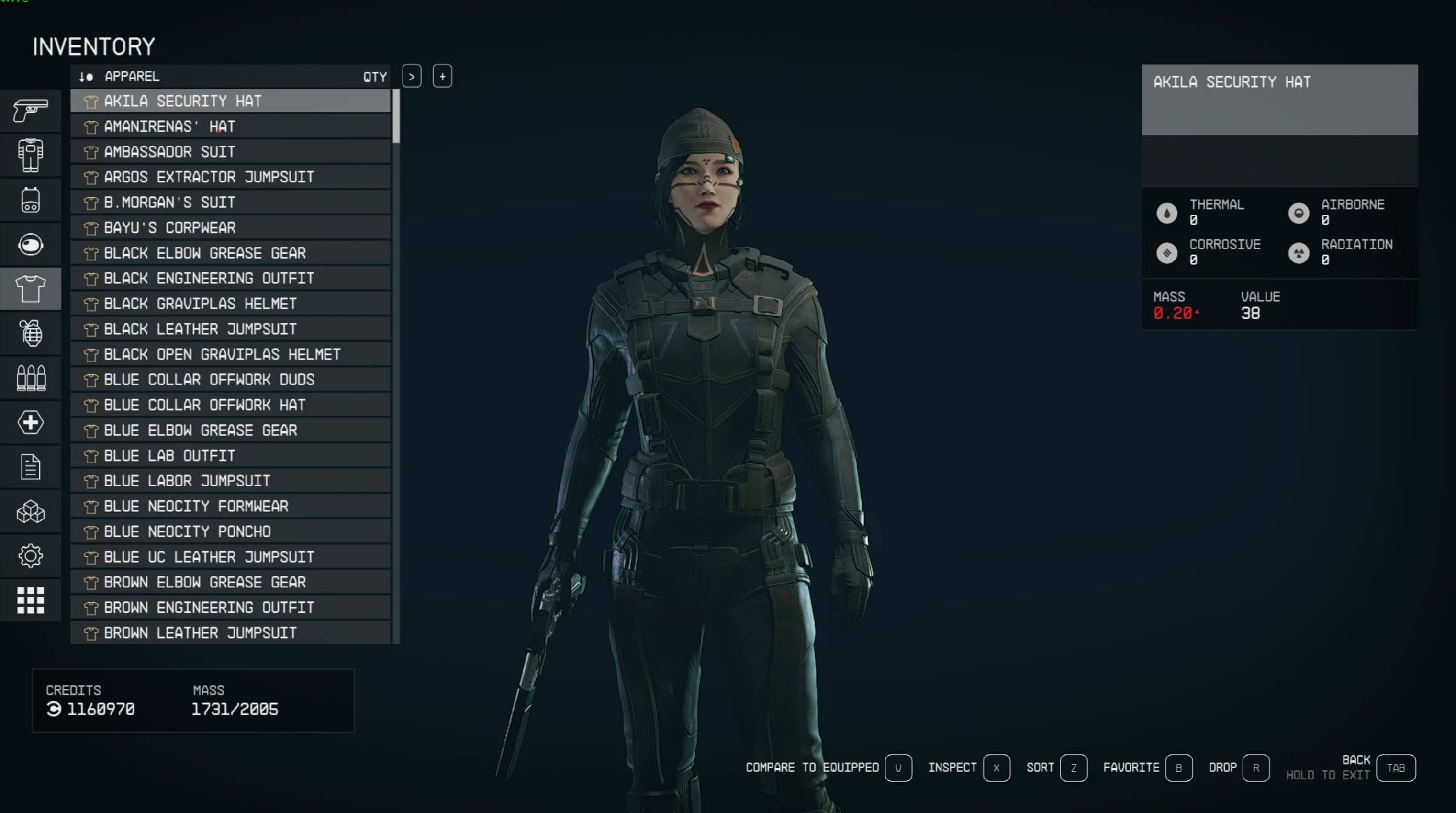Choose Ambassador Suit from the apparel list
The height and width of the screenshot is (813, 1456).
click(x=230, y=151)
